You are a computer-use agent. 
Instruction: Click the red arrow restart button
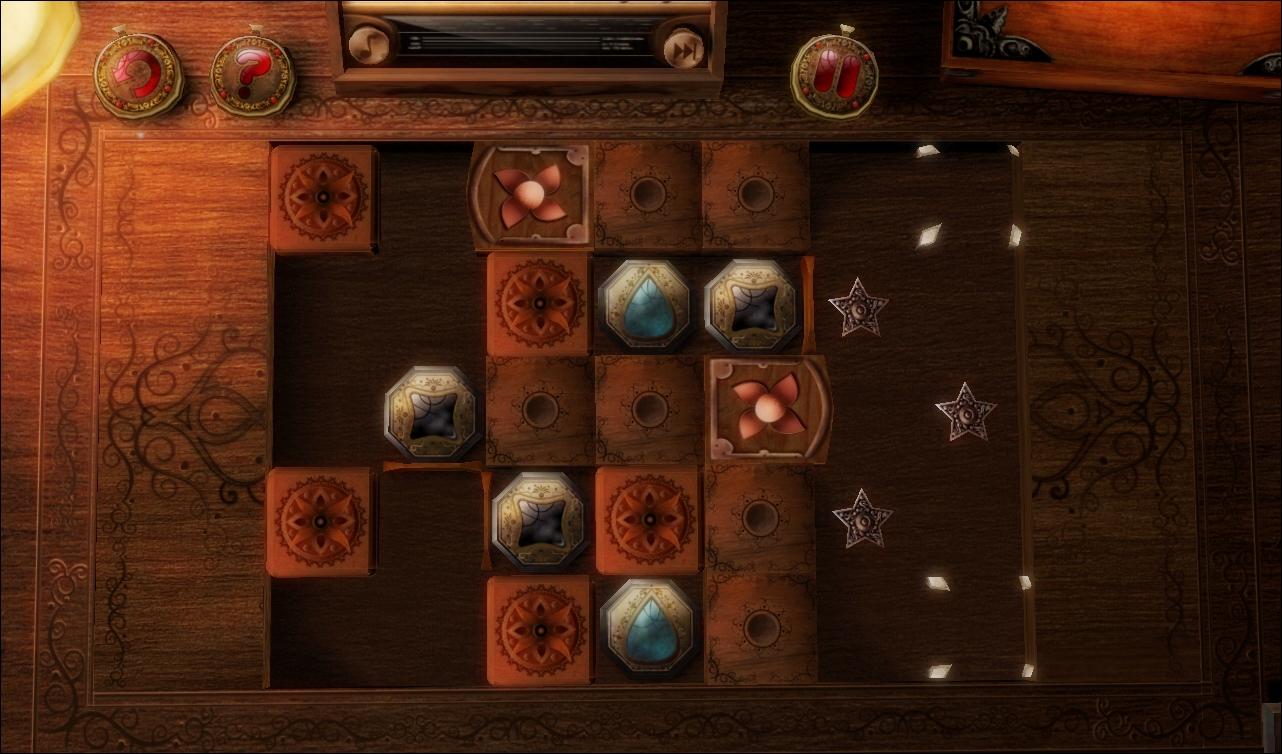[138, 75]
